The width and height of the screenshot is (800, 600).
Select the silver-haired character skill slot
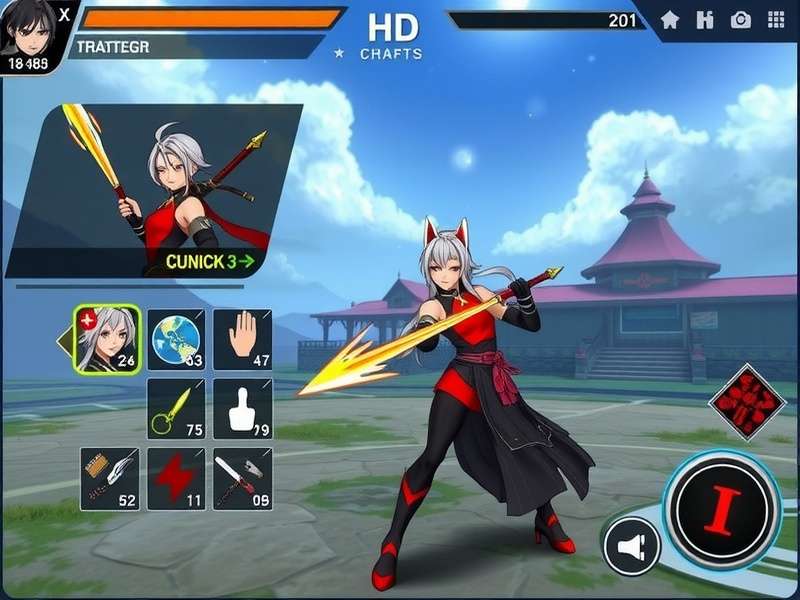(107, 339)
